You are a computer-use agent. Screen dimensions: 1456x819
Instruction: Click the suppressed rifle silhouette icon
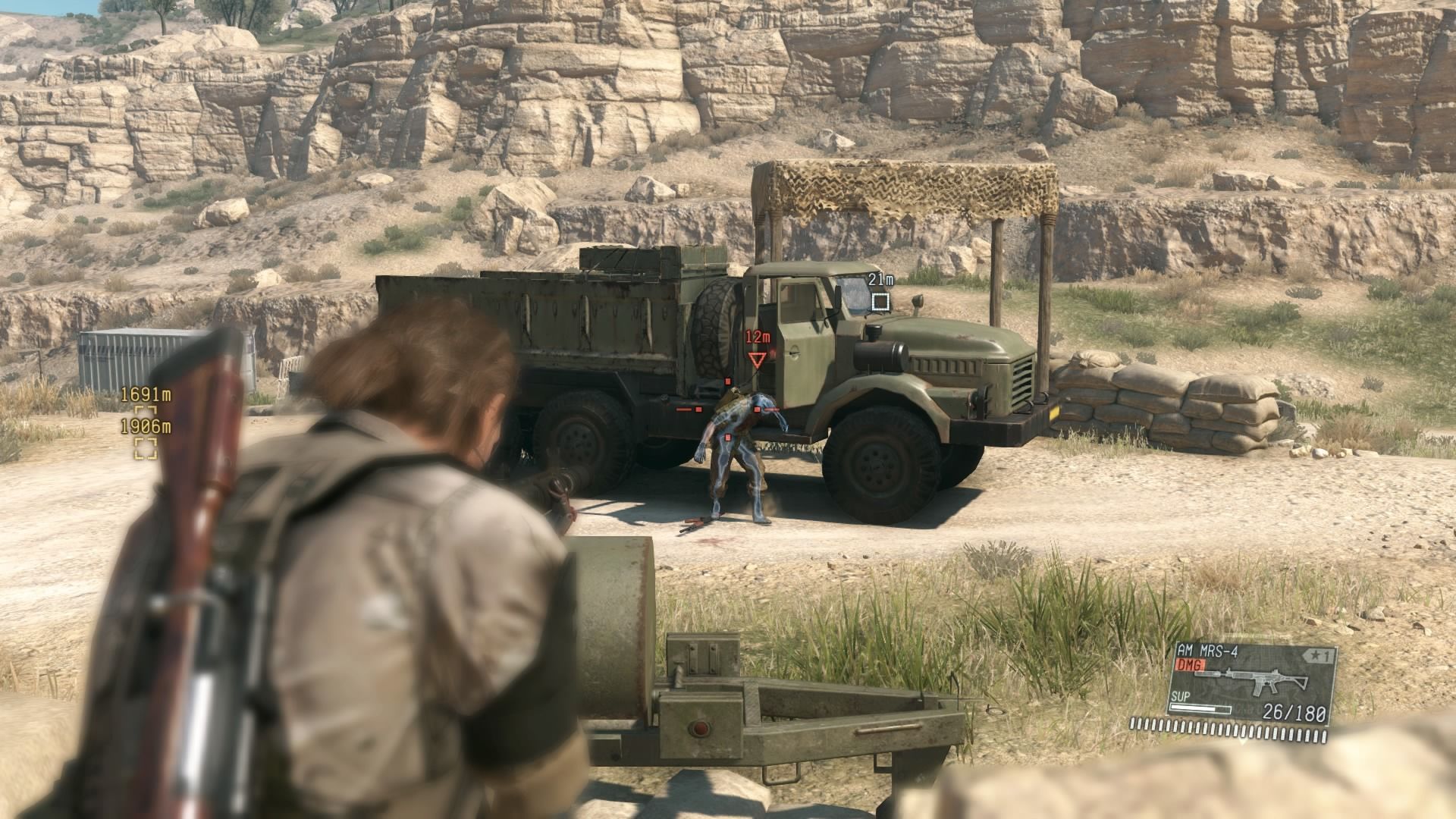[1254, 680]
